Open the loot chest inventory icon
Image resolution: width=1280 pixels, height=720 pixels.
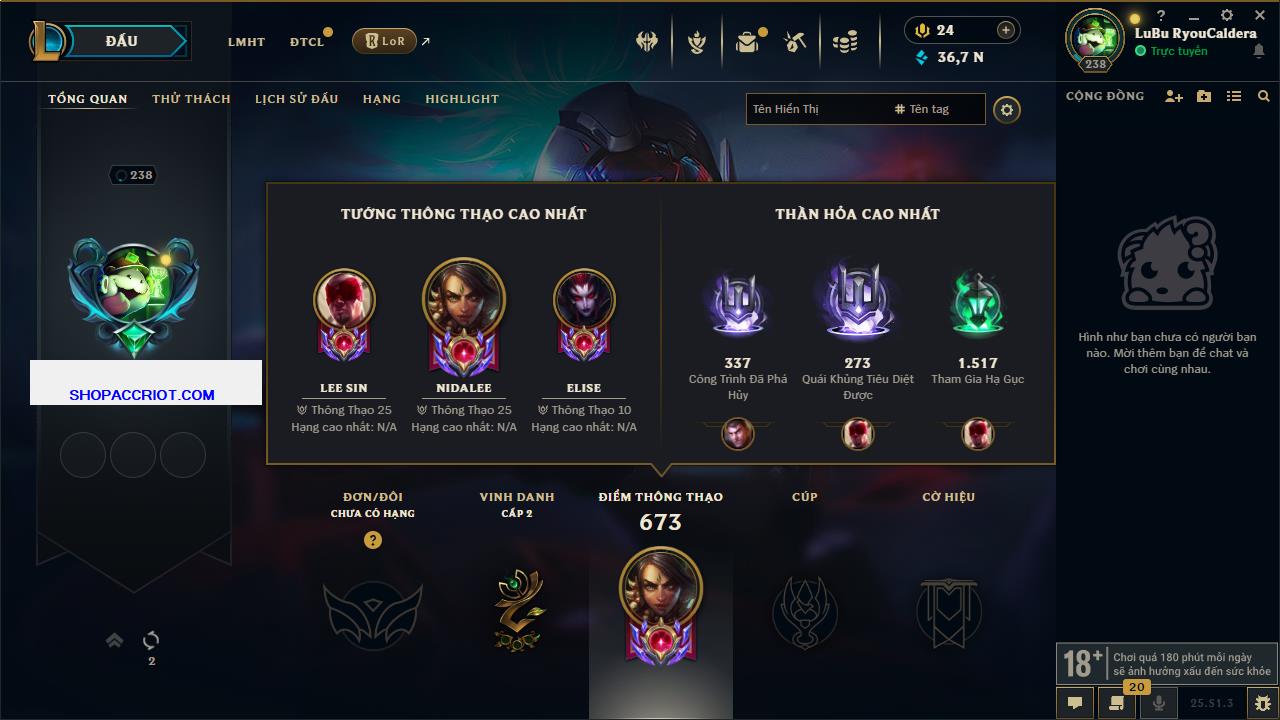746,42
